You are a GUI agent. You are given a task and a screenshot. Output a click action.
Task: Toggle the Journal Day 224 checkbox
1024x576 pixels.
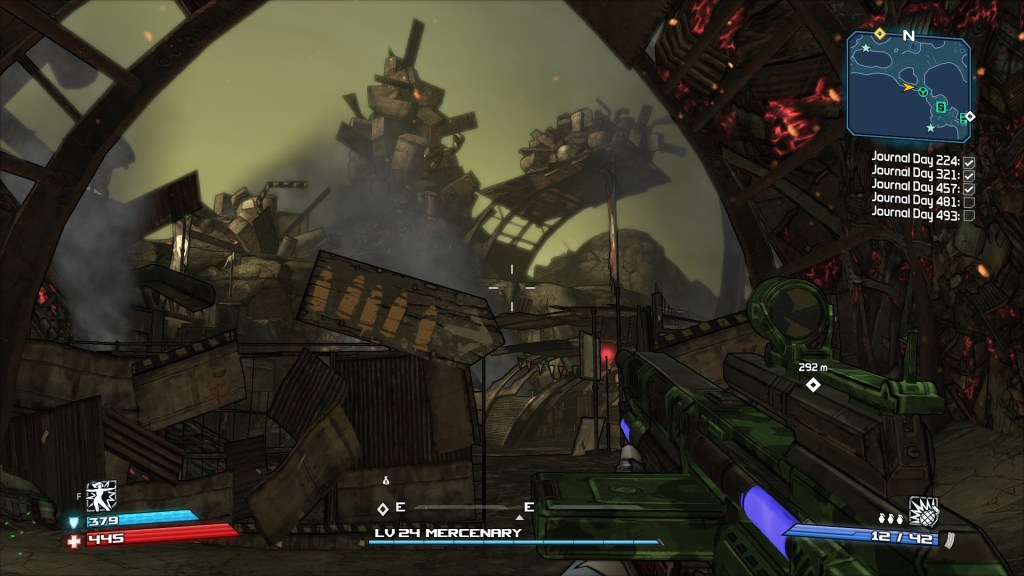[x=968, y=160]
